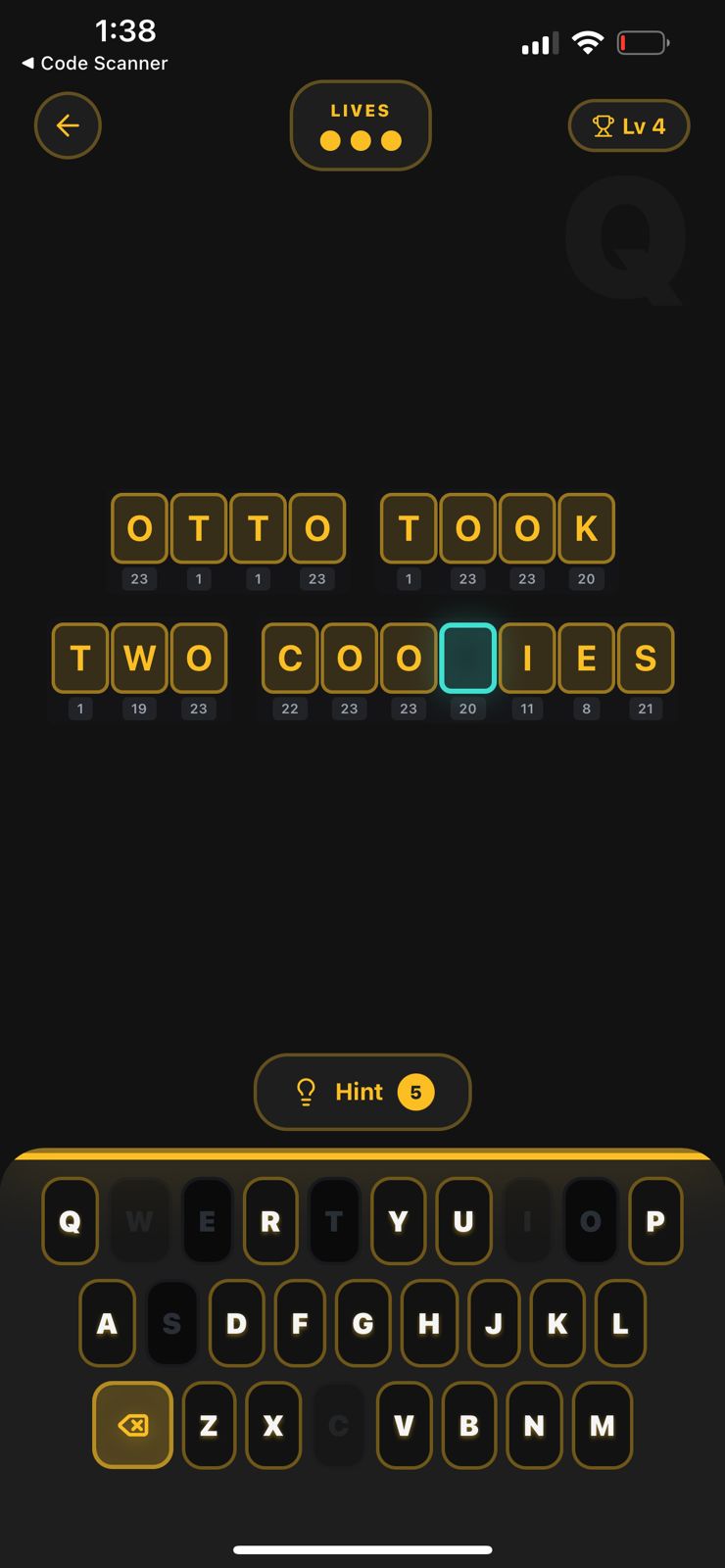Tap the M key
725x1568 pixels.
click(x=602, y=1425)
